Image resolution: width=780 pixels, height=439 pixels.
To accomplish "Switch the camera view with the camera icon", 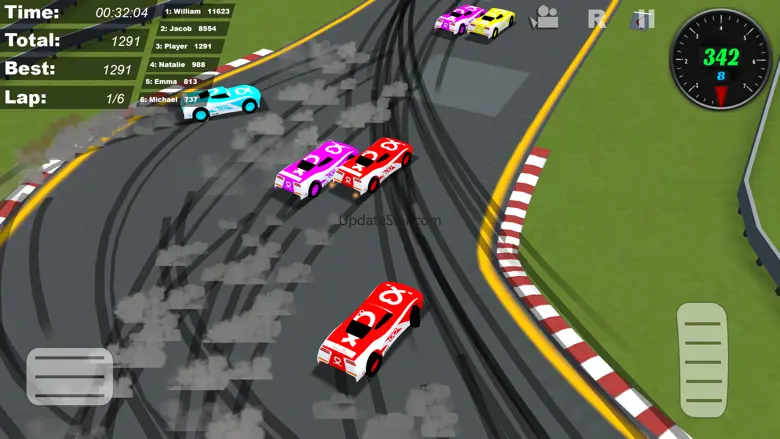I will pos(545,17).
